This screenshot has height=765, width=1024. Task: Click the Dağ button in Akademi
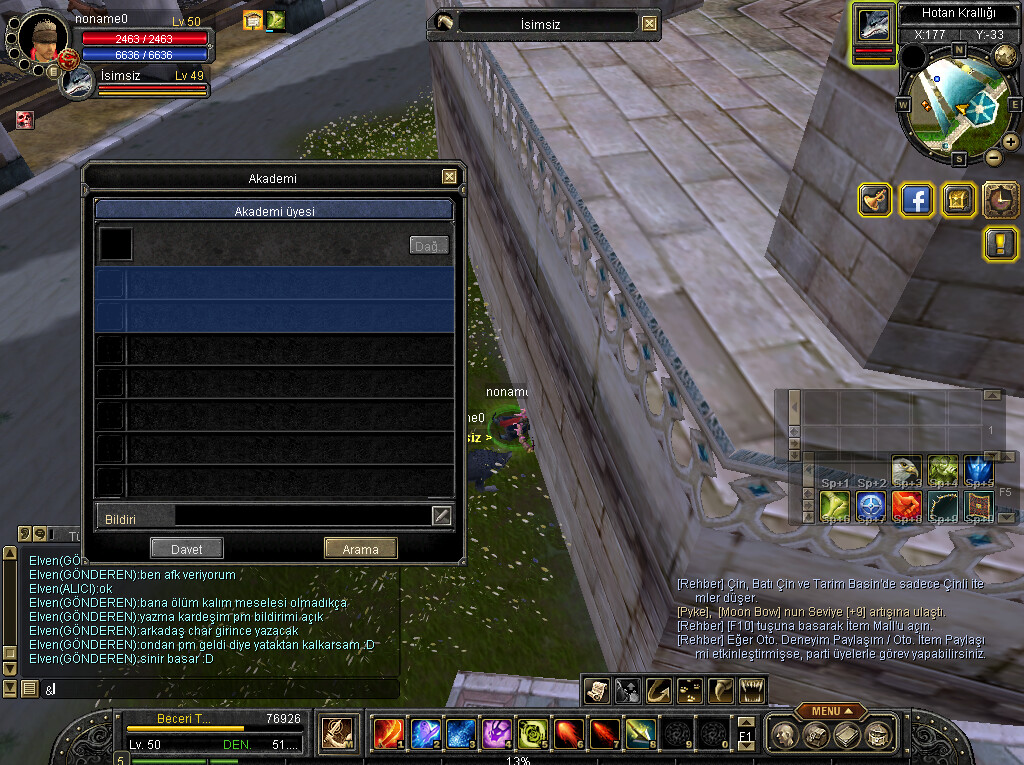[x=429, y=245]
